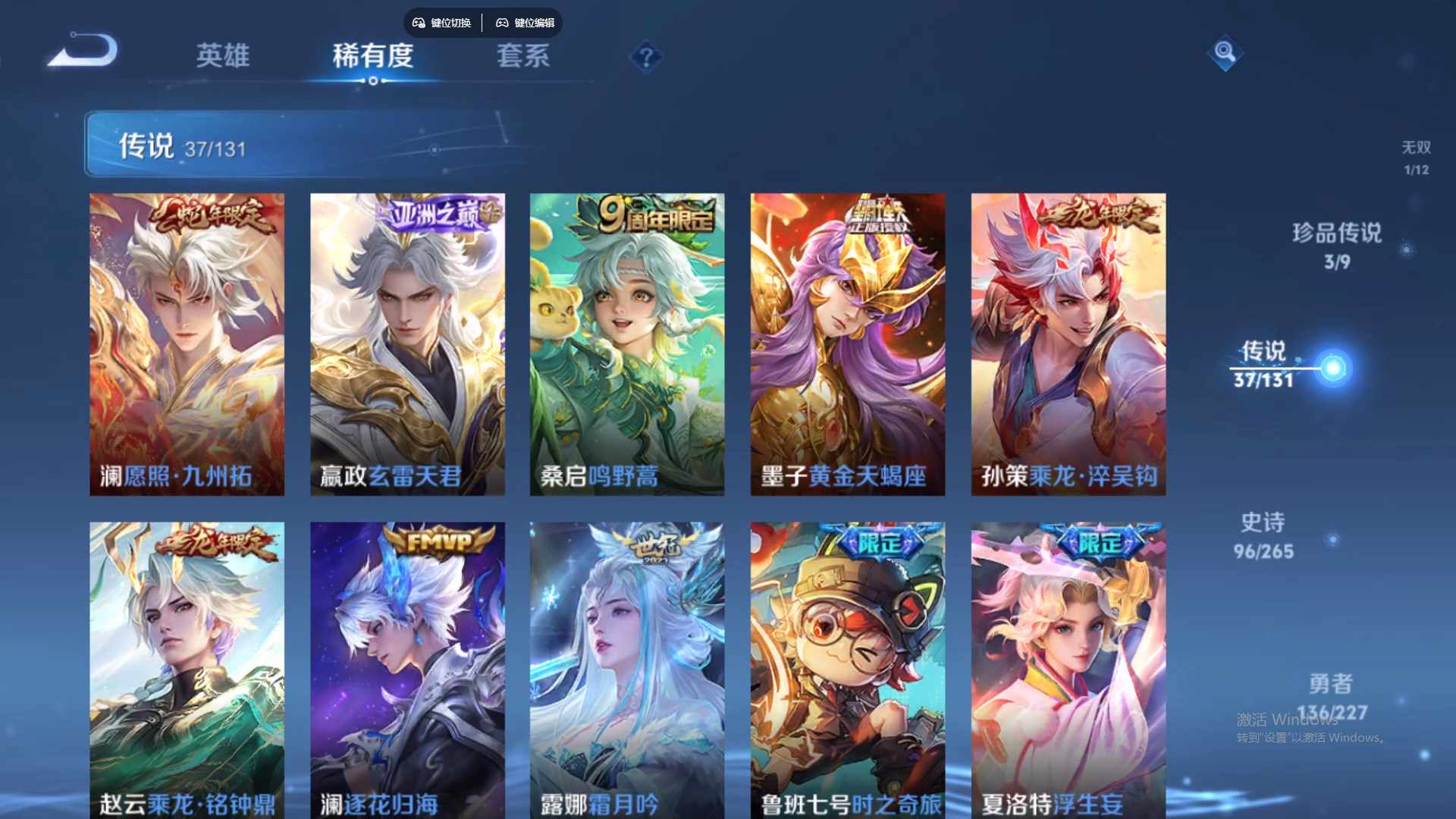Open the 键位编辑 overlay option
The height and width of the screenshot is (819, 1456).
pos(525,23)
